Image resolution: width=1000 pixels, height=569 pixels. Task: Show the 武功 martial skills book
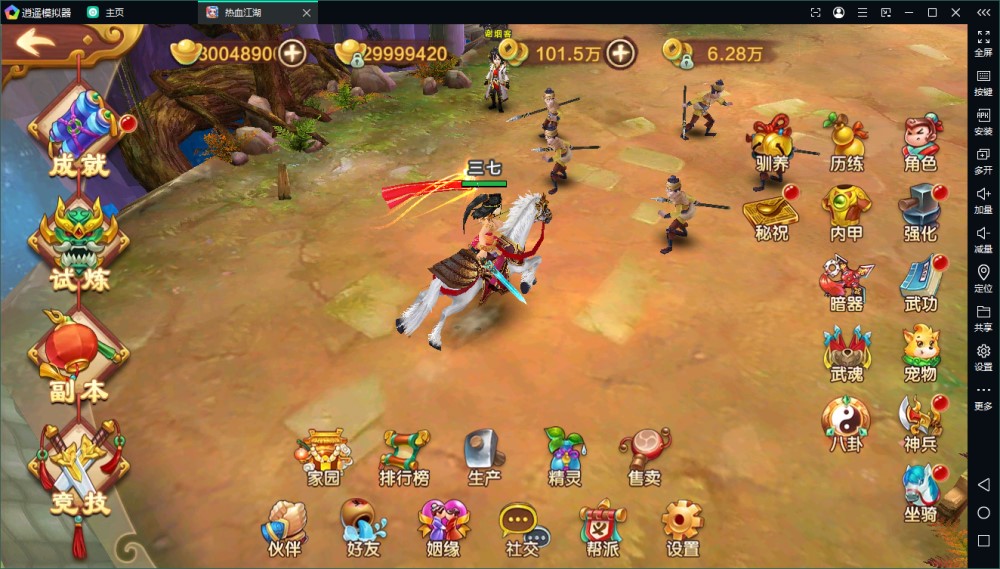920,282
